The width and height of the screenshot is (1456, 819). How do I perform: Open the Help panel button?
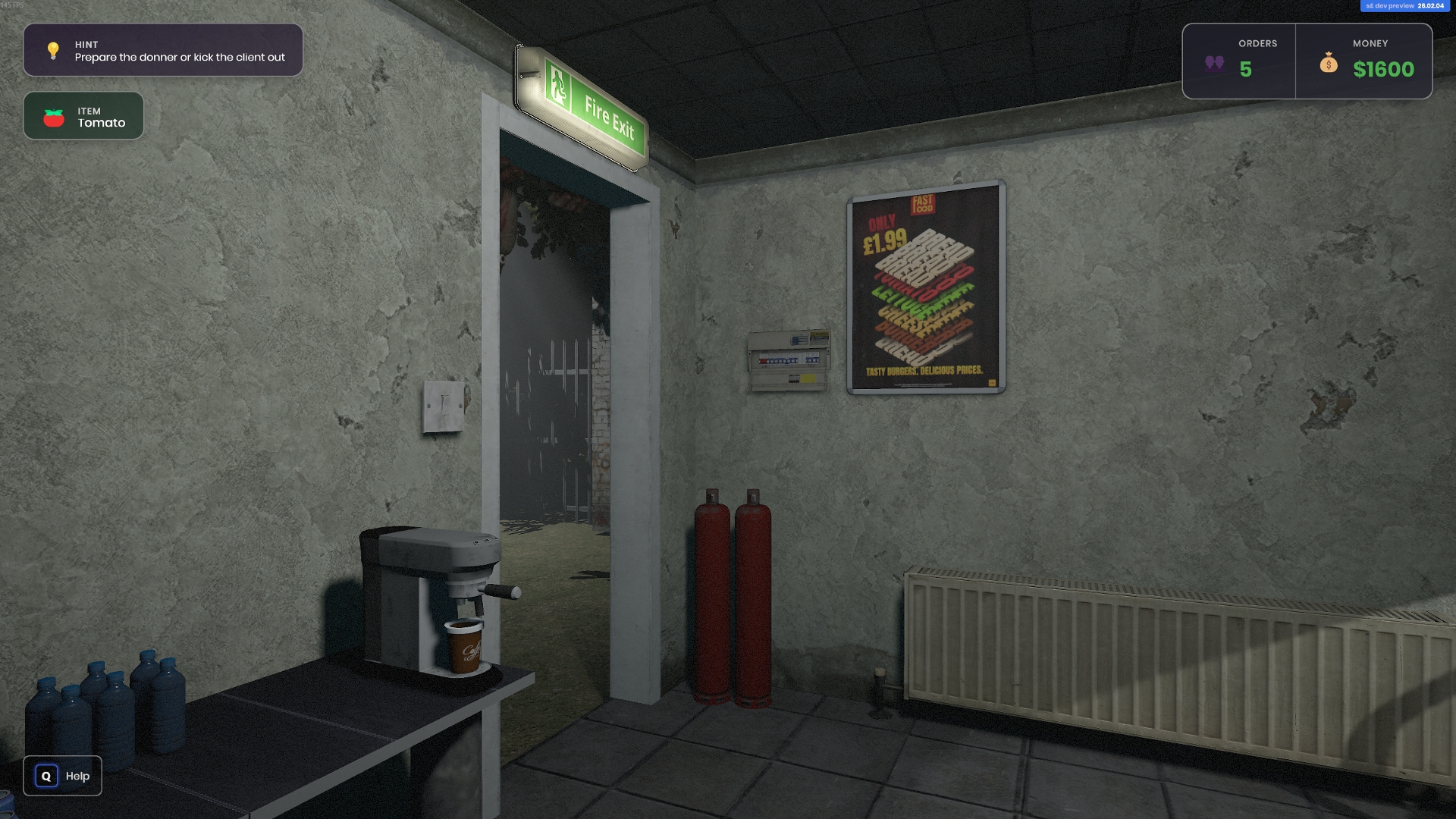[x=62, y=776]
